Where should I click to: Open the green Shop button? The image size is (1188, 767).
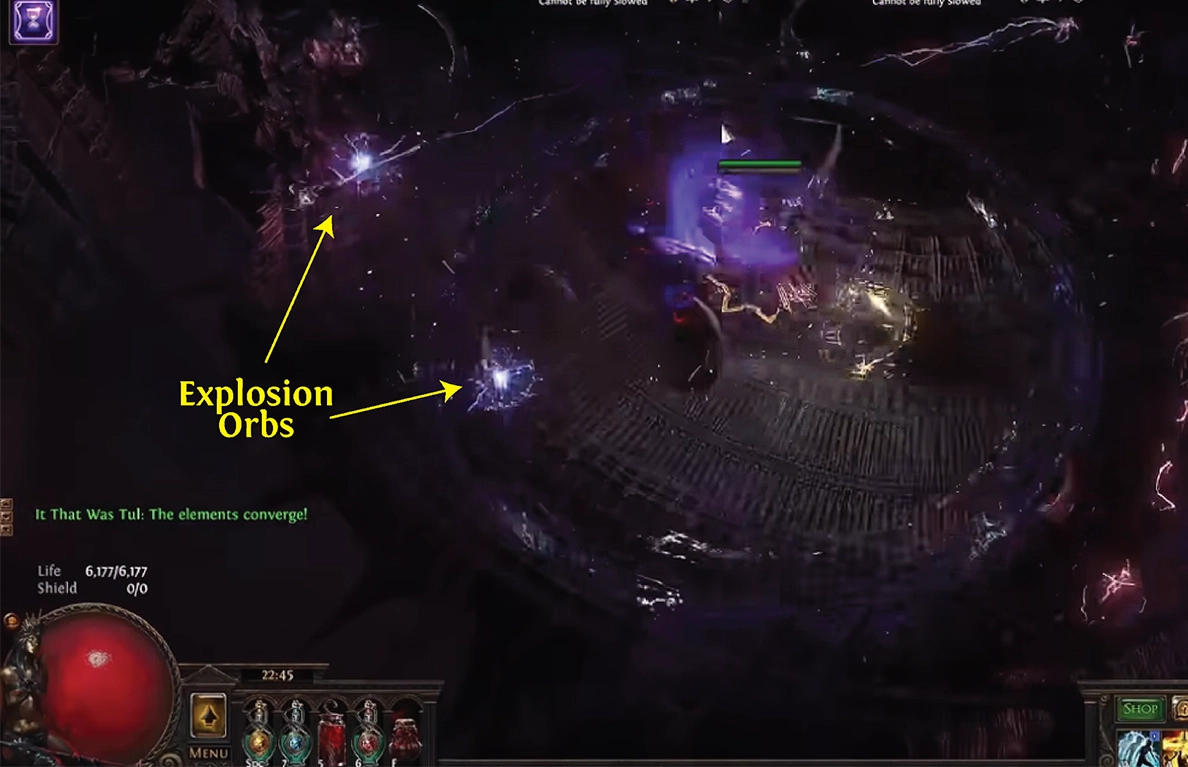1140,709
